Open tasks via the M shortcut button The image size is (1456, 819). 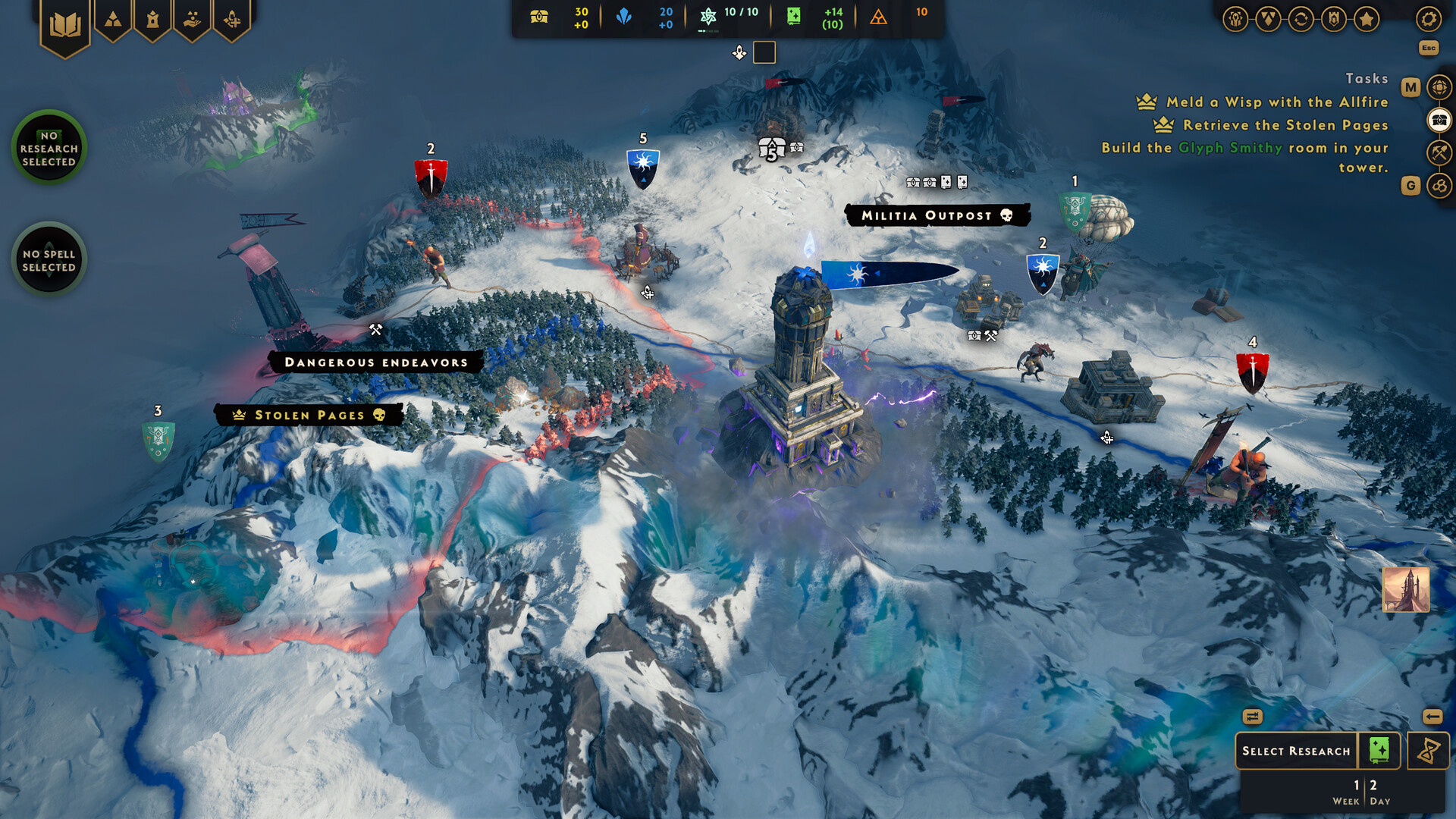point(1411,86)
